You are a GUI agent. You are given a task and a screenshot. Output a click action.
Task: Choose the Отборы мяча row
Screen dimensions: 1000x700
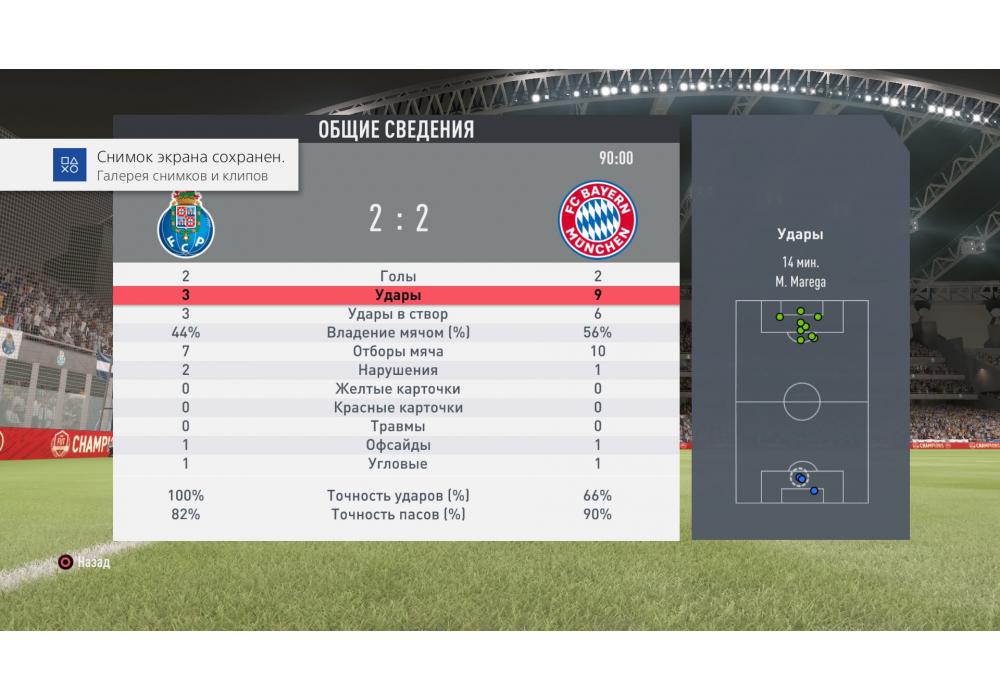click(x=398, y=351)
